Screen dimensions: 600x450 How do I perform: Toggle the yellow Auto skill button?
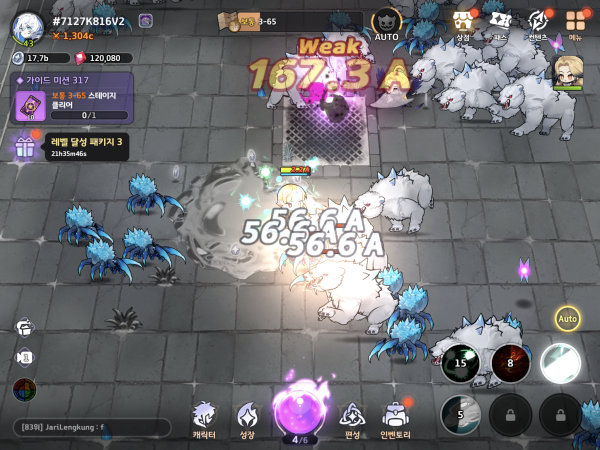[x=568, y=319]
